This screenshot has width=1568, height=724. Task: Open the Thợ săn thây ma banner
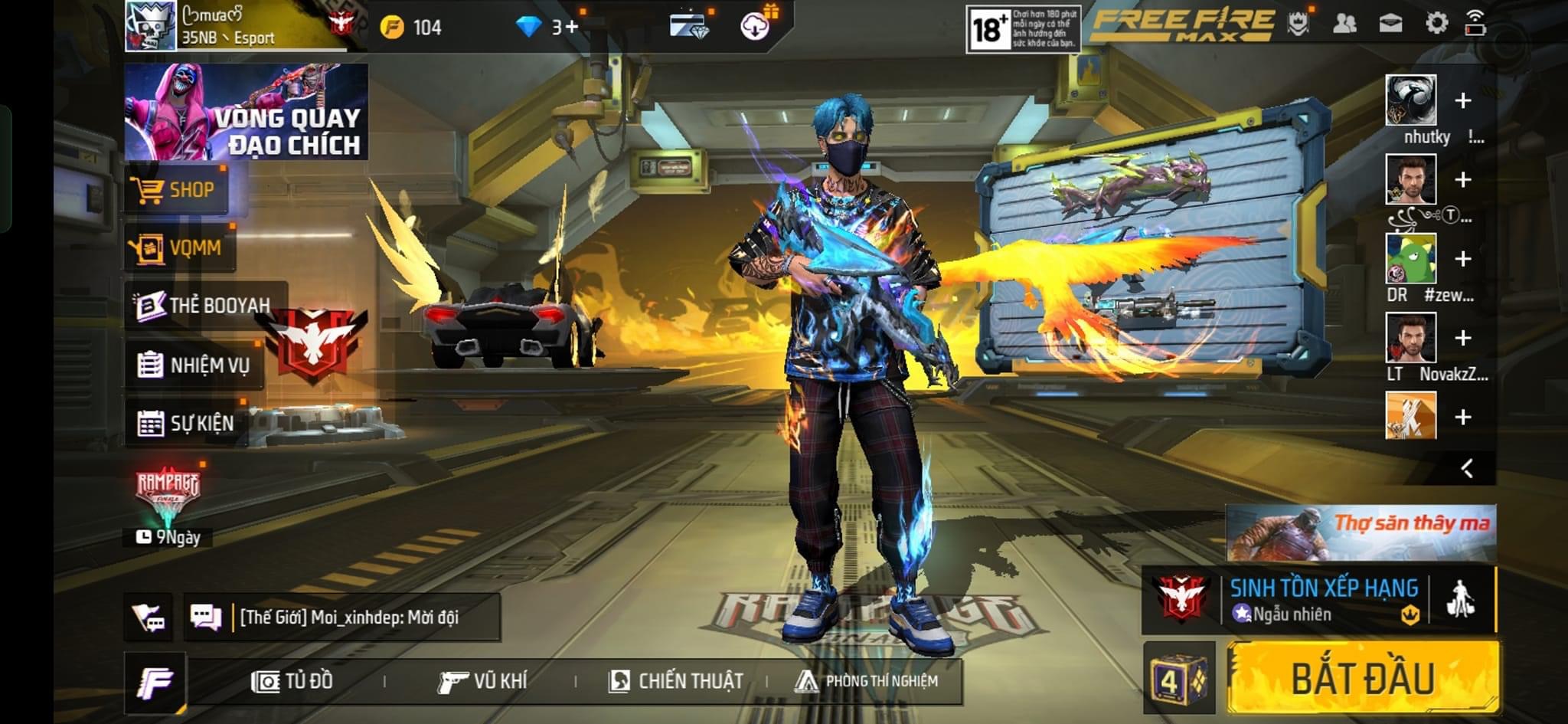pos(1361,532)
